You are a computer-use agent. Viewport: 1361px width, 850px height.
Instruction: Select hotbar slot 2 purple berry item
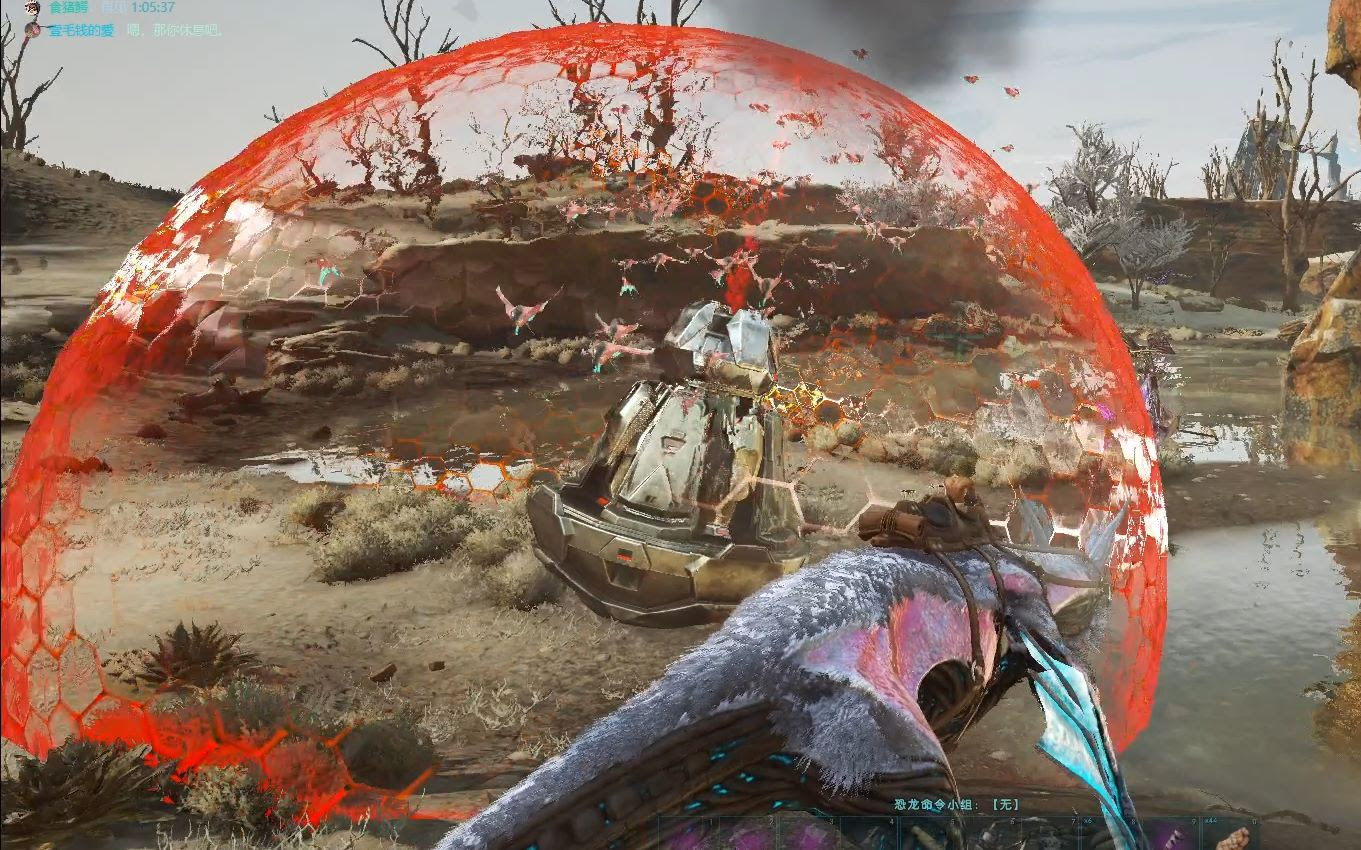click(745, 840)
